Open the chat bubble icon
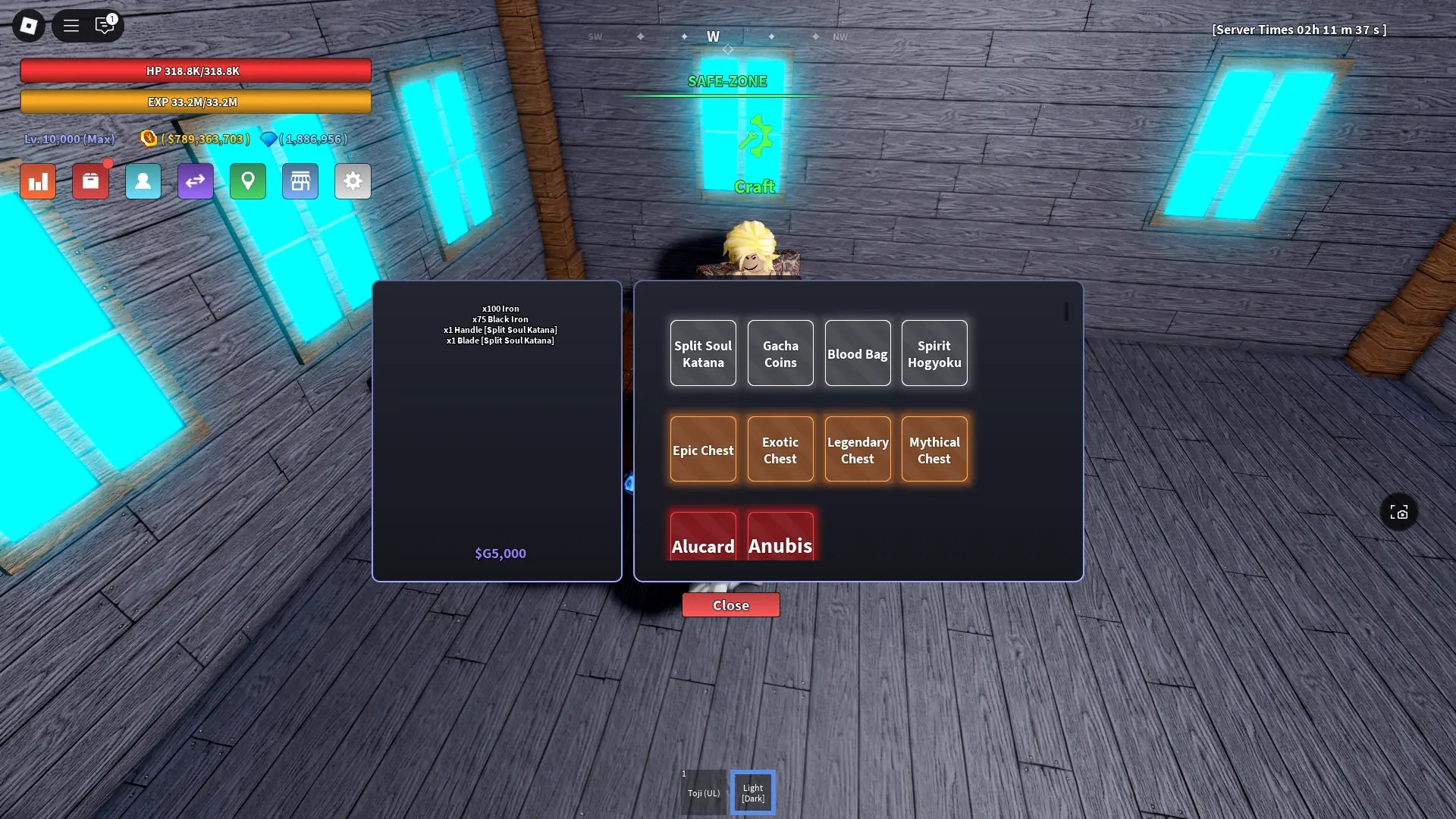Viewport: 1456px width, 819px height. pos(105,25)
